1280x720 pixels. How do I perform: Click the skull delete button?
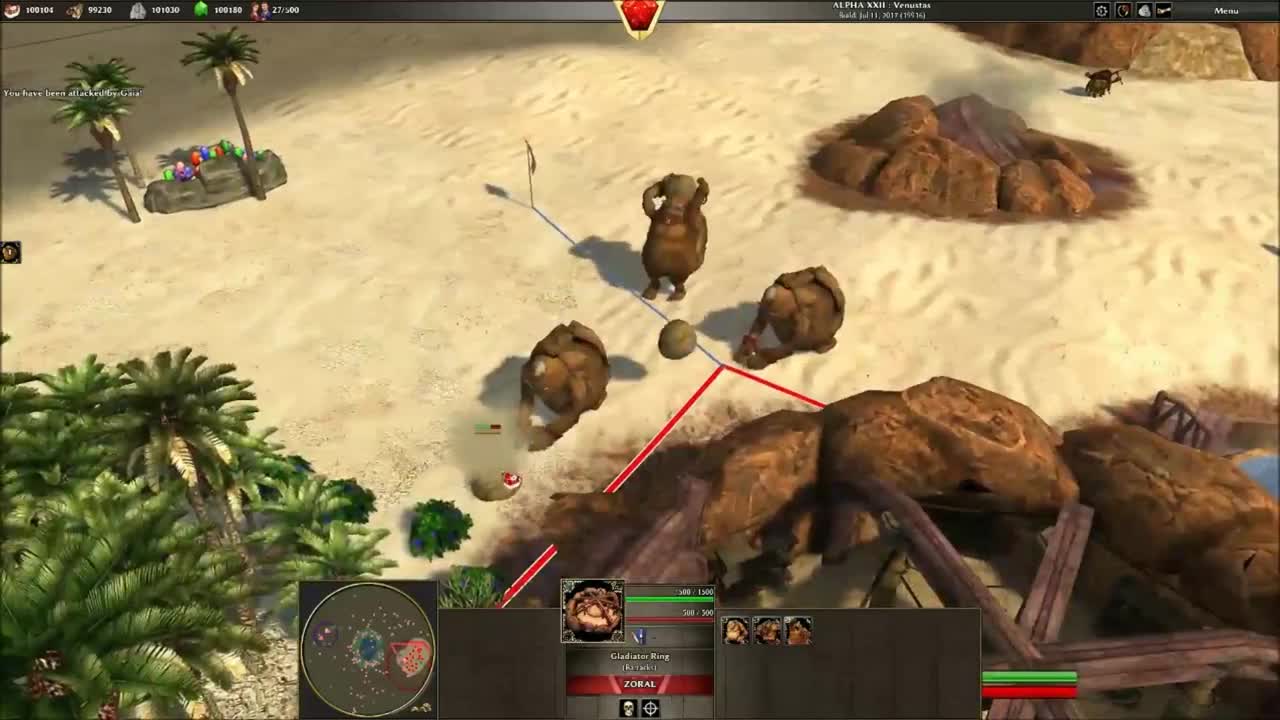pos(628,708)
